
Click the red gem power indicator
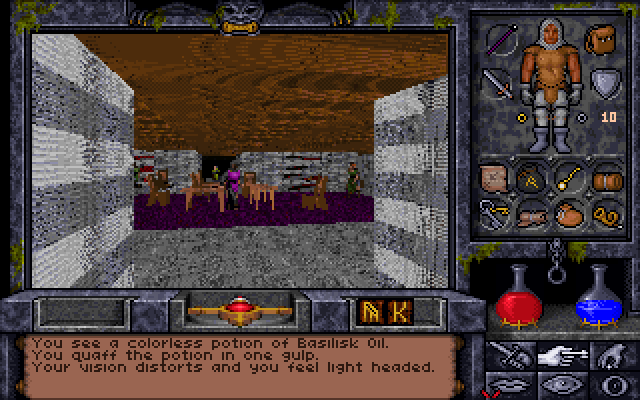[x=237, y=308]
